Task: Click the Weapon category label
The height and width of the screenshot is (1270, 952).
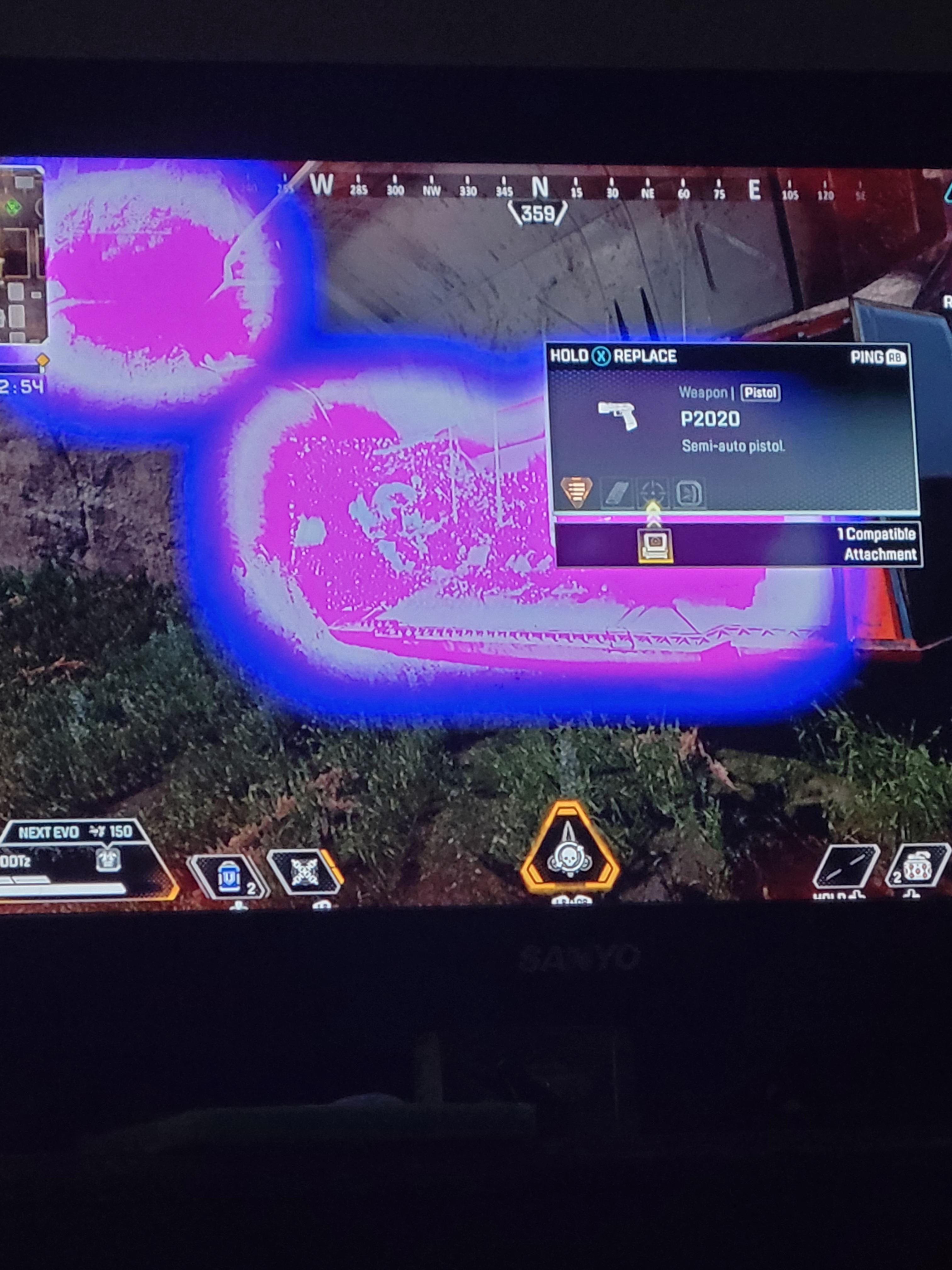Action: click(704, 393)
